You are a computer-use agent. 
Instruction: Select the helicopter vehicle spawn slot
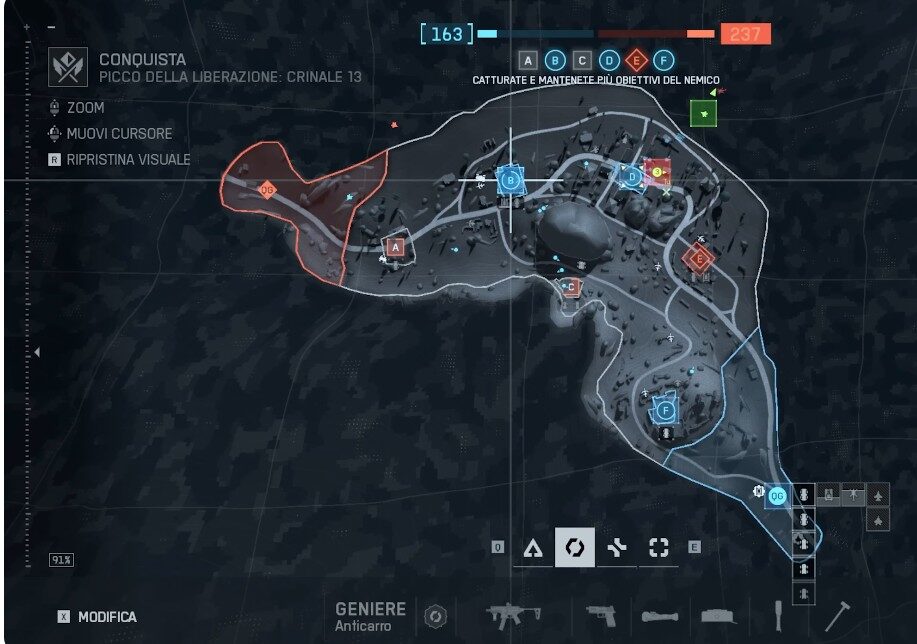click(853, 494)
